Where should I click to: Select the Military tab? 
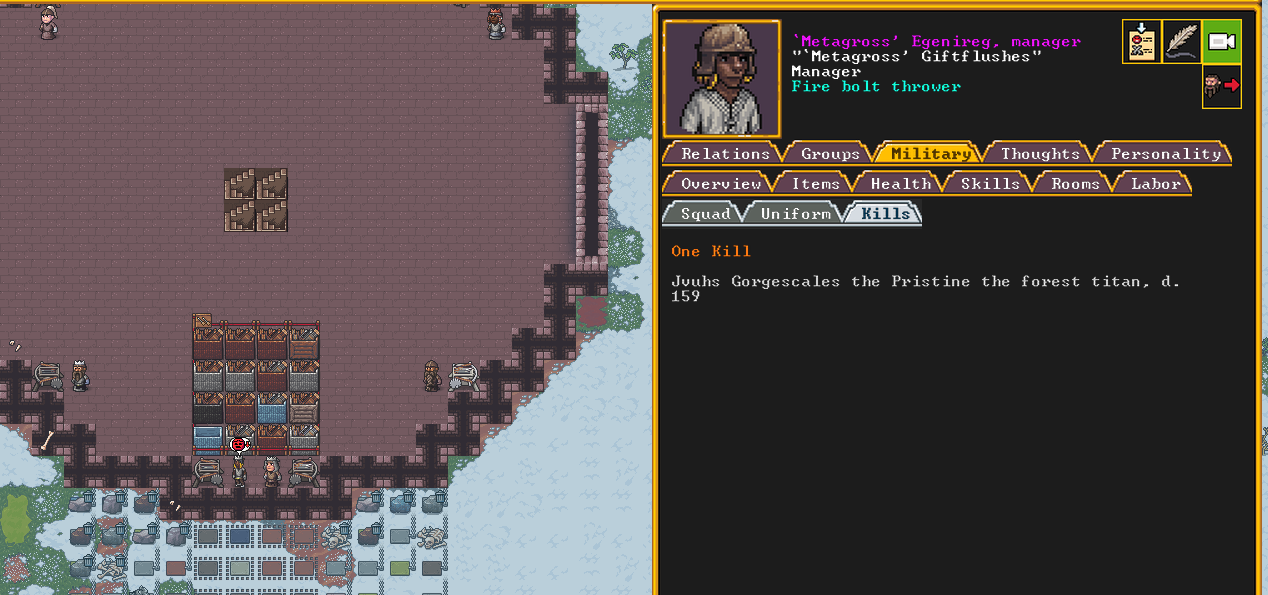tap(930, 154)
